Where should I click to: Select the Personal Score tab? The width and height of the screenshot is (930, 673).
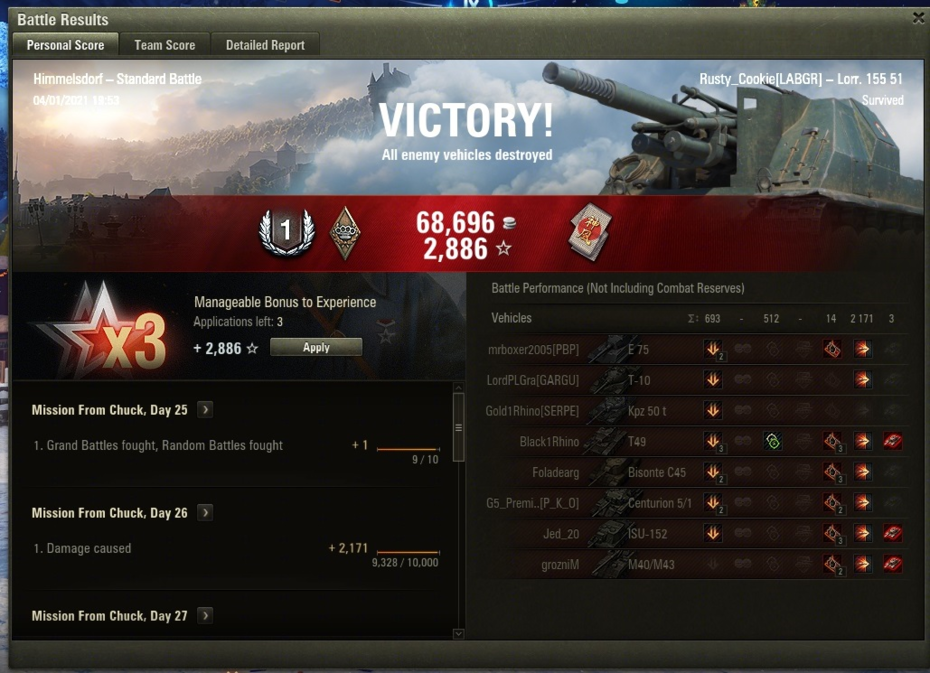point(65,45)
